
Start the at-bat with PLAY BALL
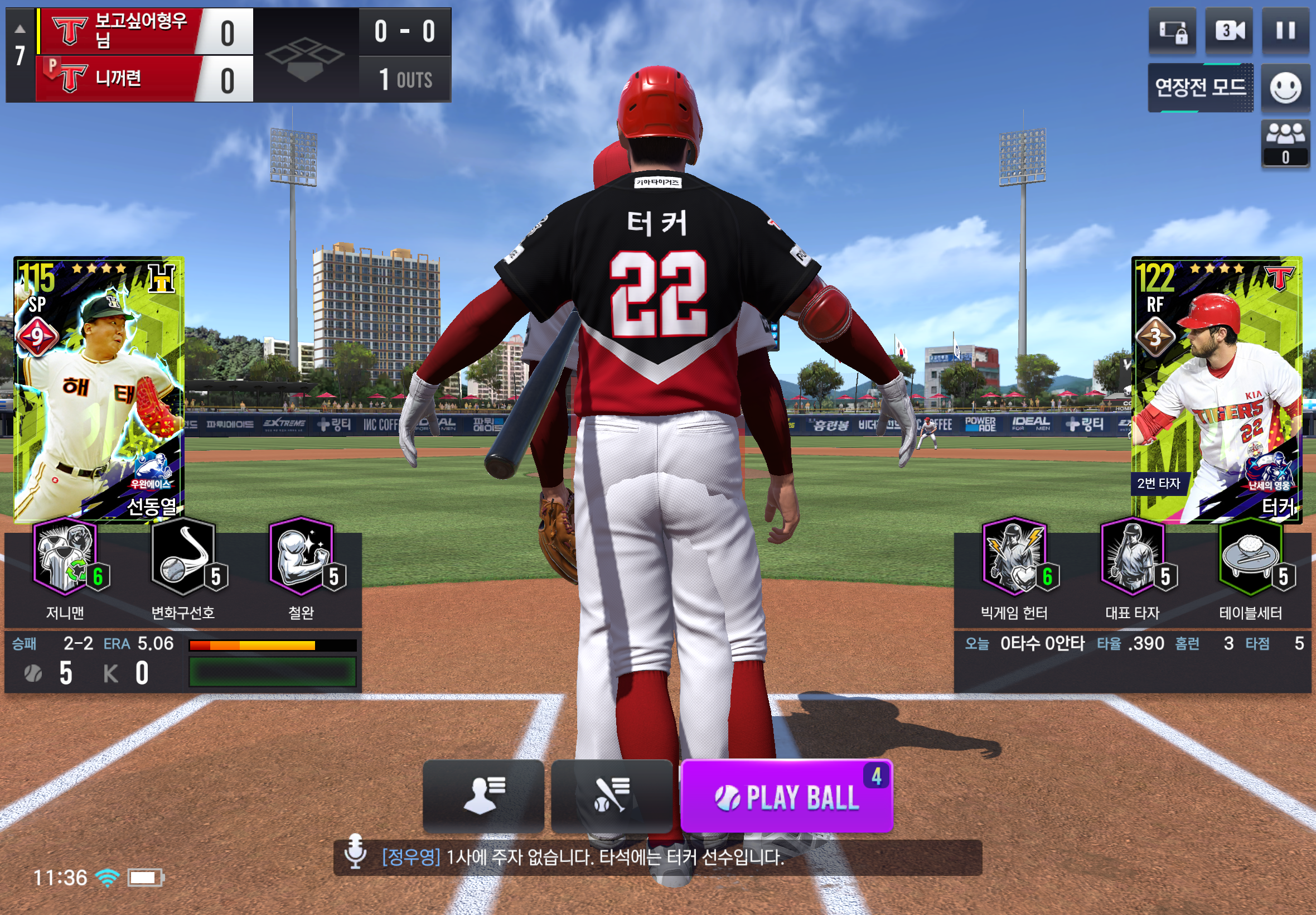786,796
